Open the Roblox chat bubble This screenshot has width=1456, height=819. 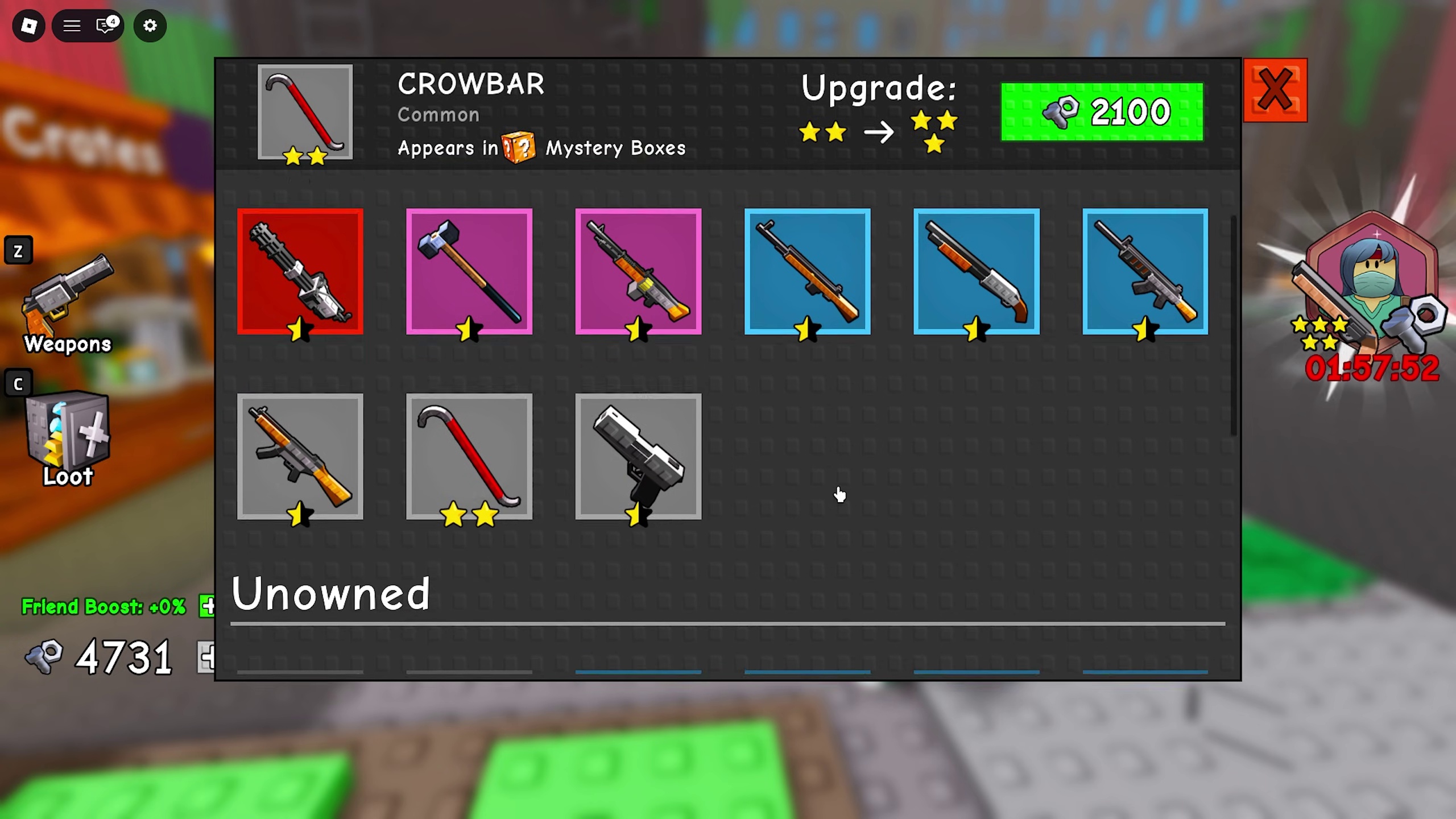[106, 26]
